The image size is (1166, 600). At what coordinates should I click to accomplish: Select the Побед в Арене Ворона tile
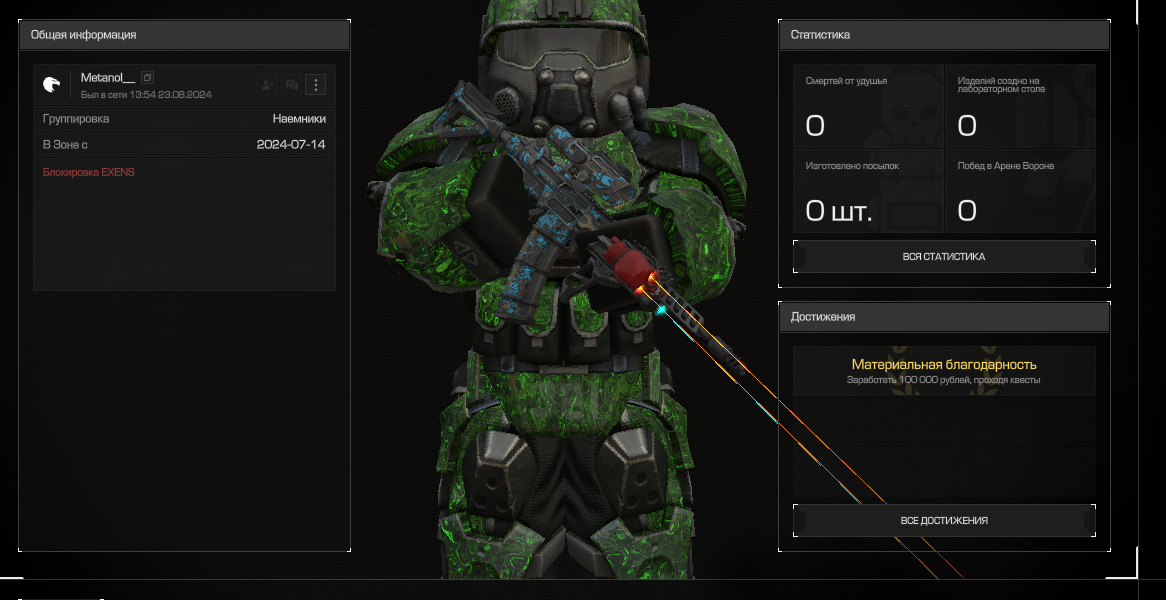coord(1020,190)
